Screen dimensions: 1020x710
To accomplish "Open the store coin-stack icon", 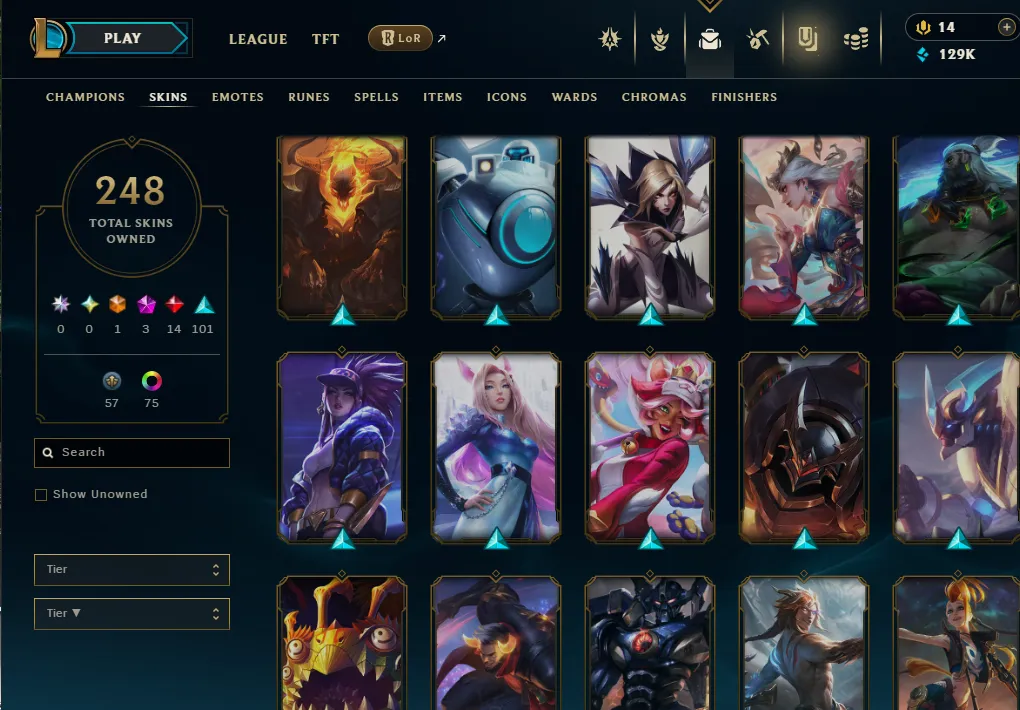I will click(855, 39).
